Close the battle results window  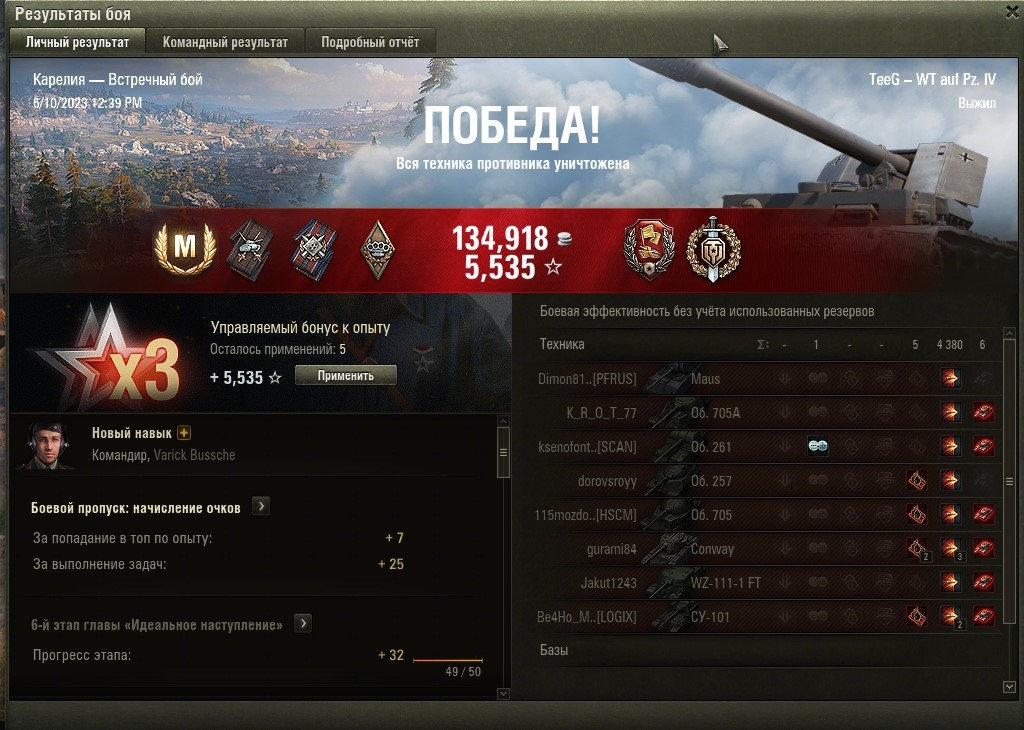(1012, 12)
